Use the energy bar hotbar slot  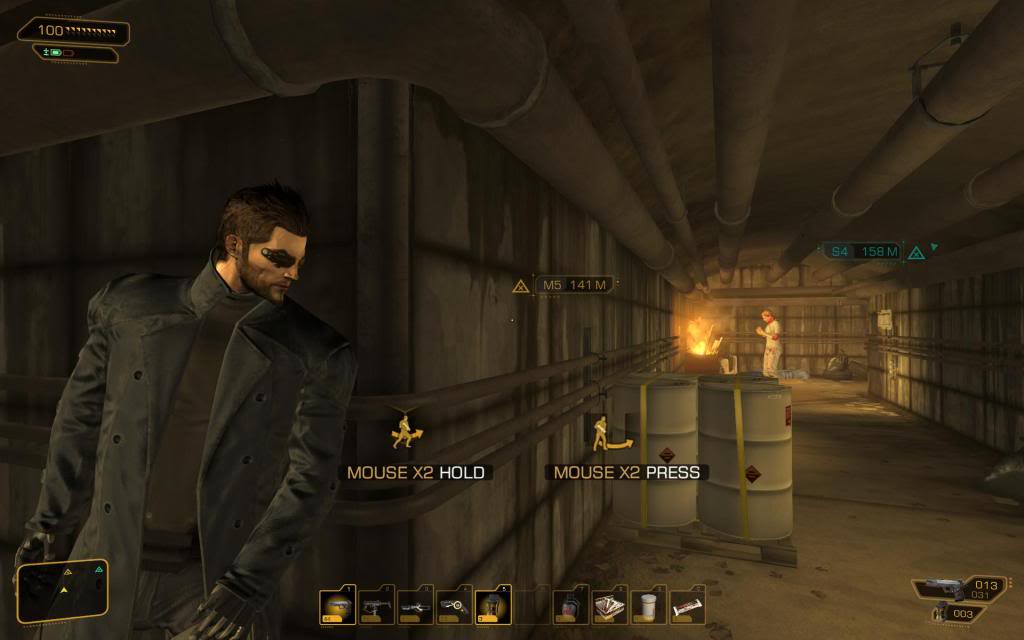tap(687, 606)
